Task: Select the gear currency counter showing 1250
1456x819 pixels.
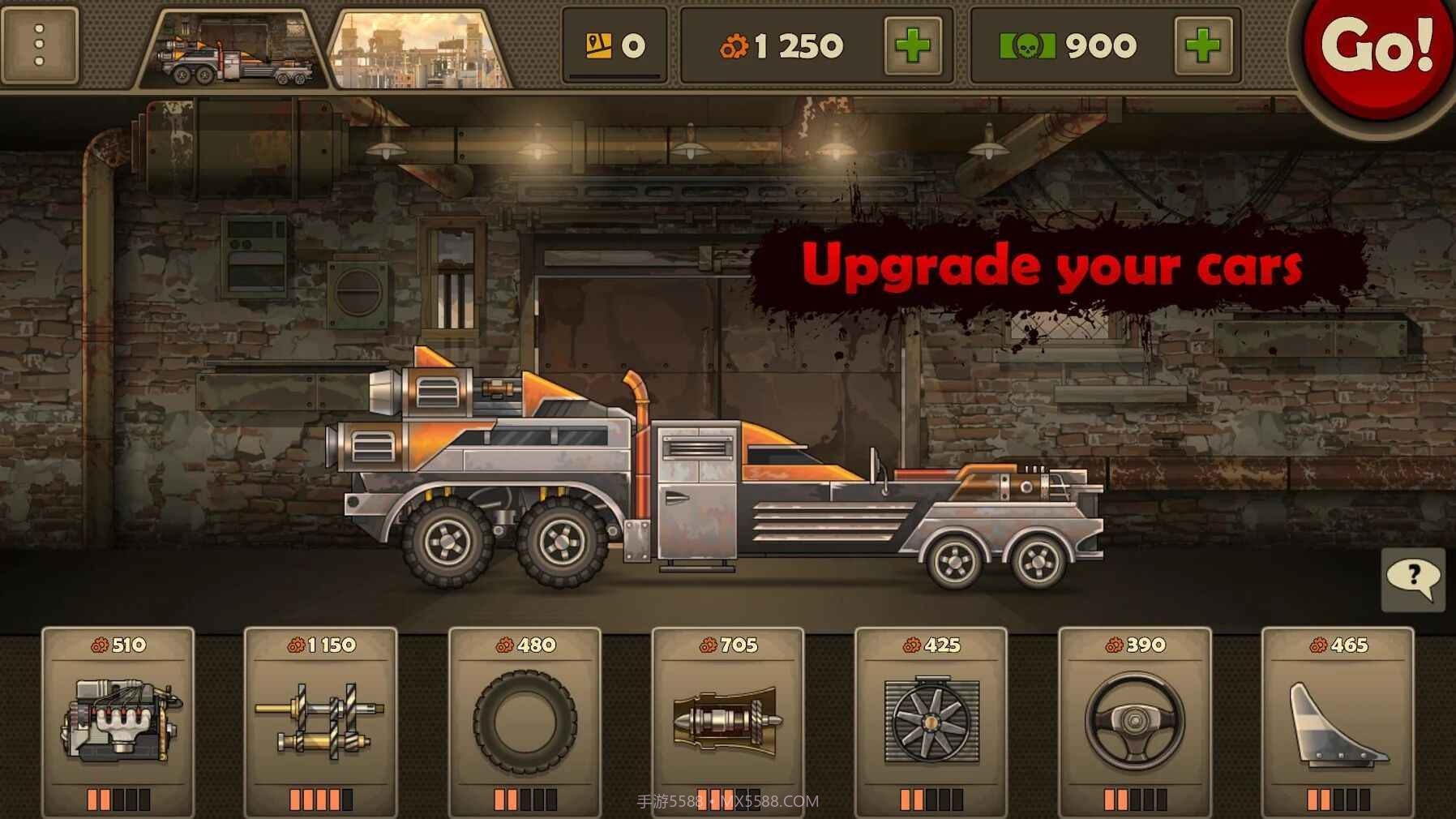Action: [782, 46]
